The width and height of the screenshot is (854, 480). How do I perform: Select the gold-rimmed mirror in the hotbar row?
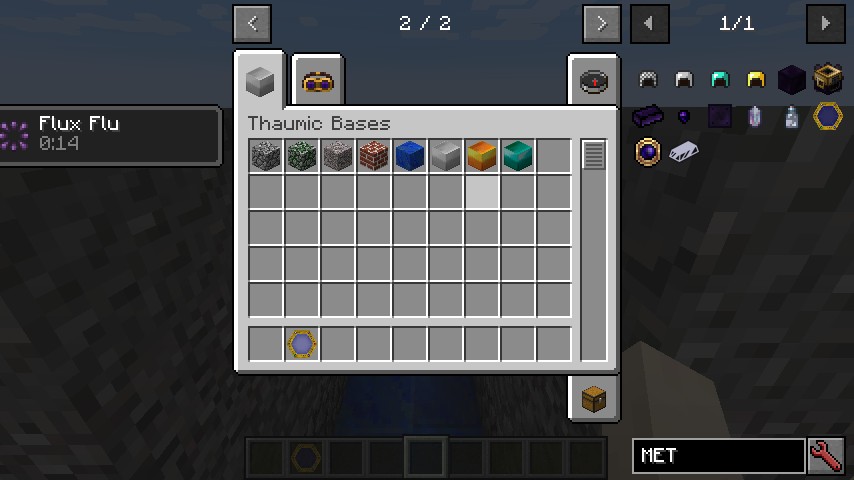[302, 344]
